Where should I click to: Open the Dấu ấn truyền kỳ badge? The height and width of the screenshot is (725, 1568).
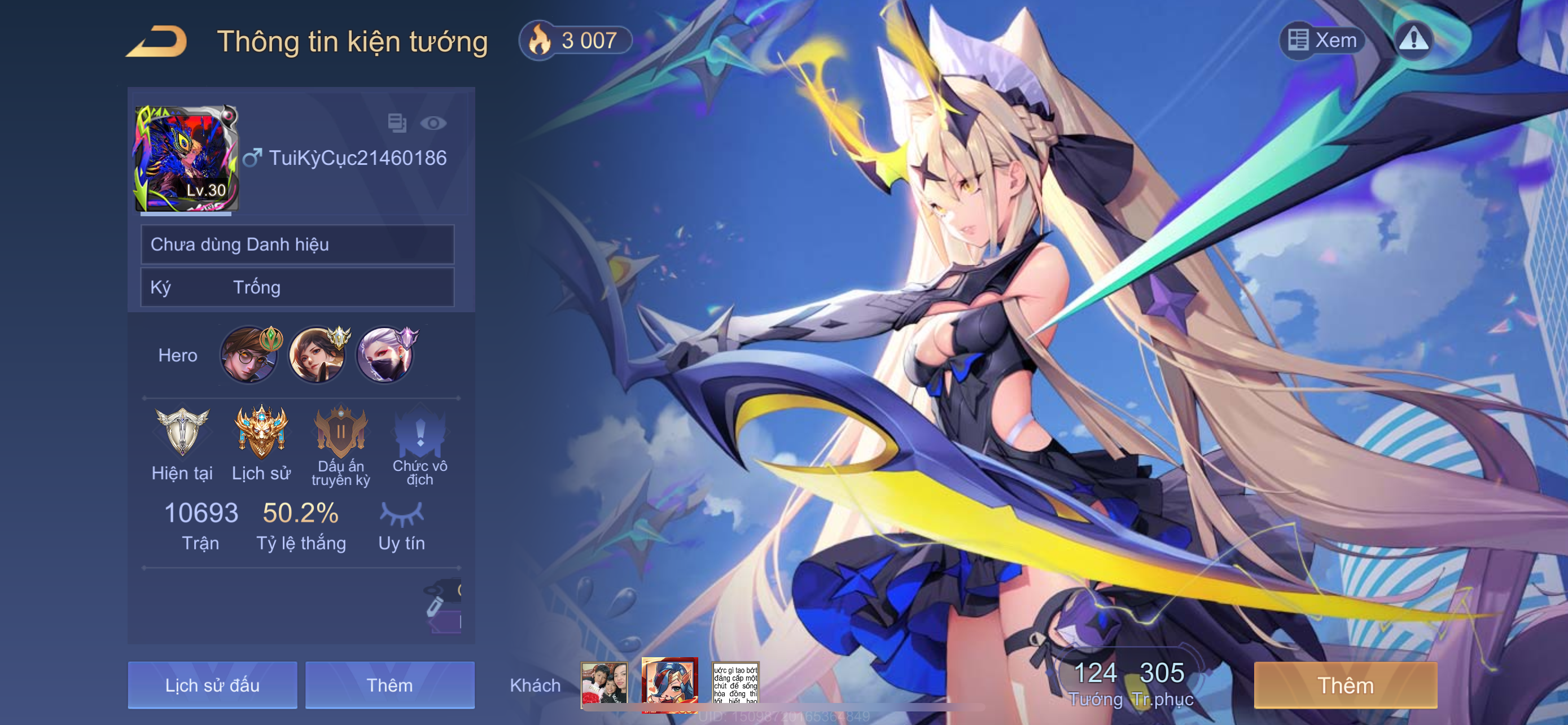[x=340, y=431]
